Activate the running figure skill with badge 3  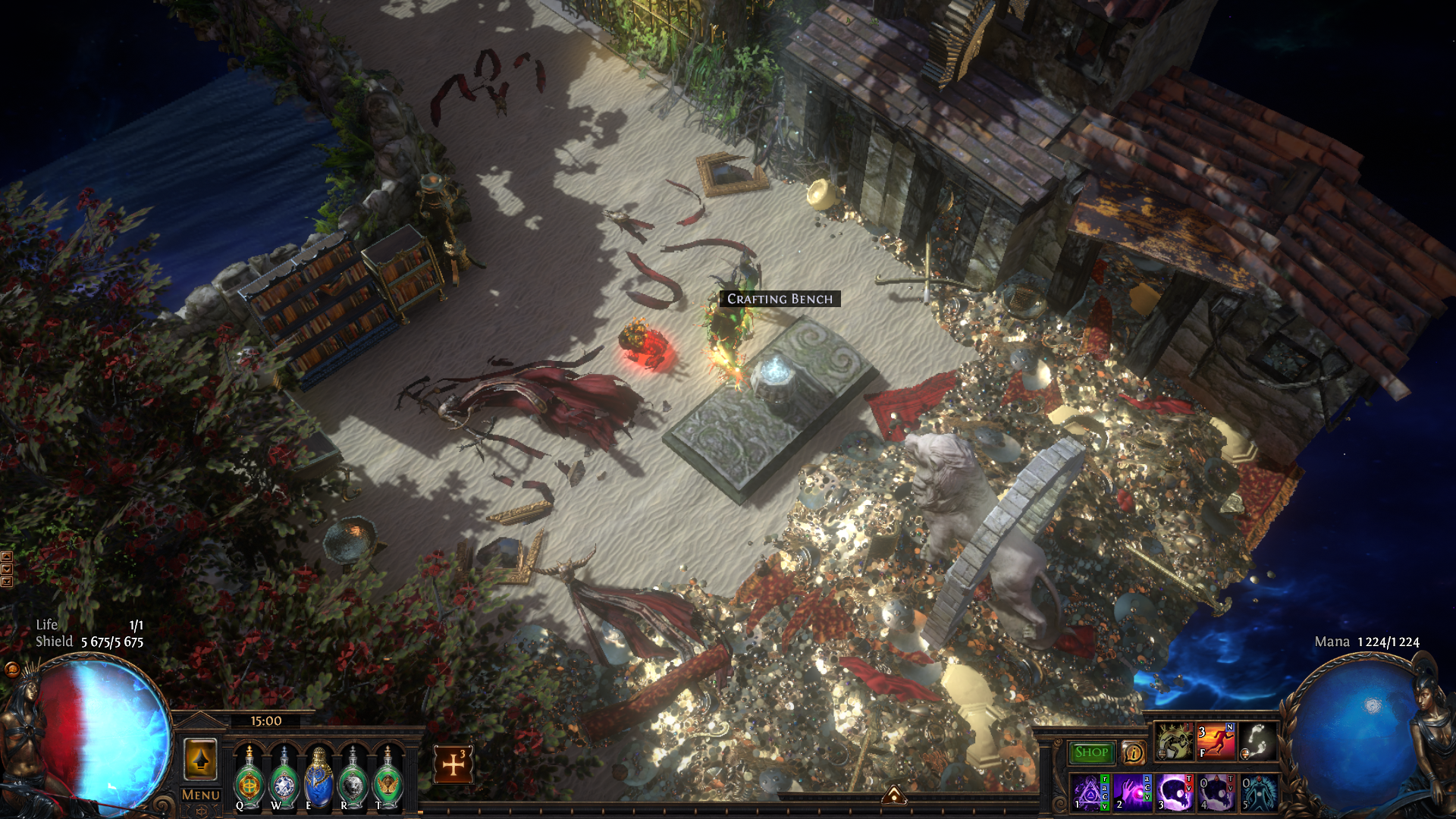coord(1216,741)
